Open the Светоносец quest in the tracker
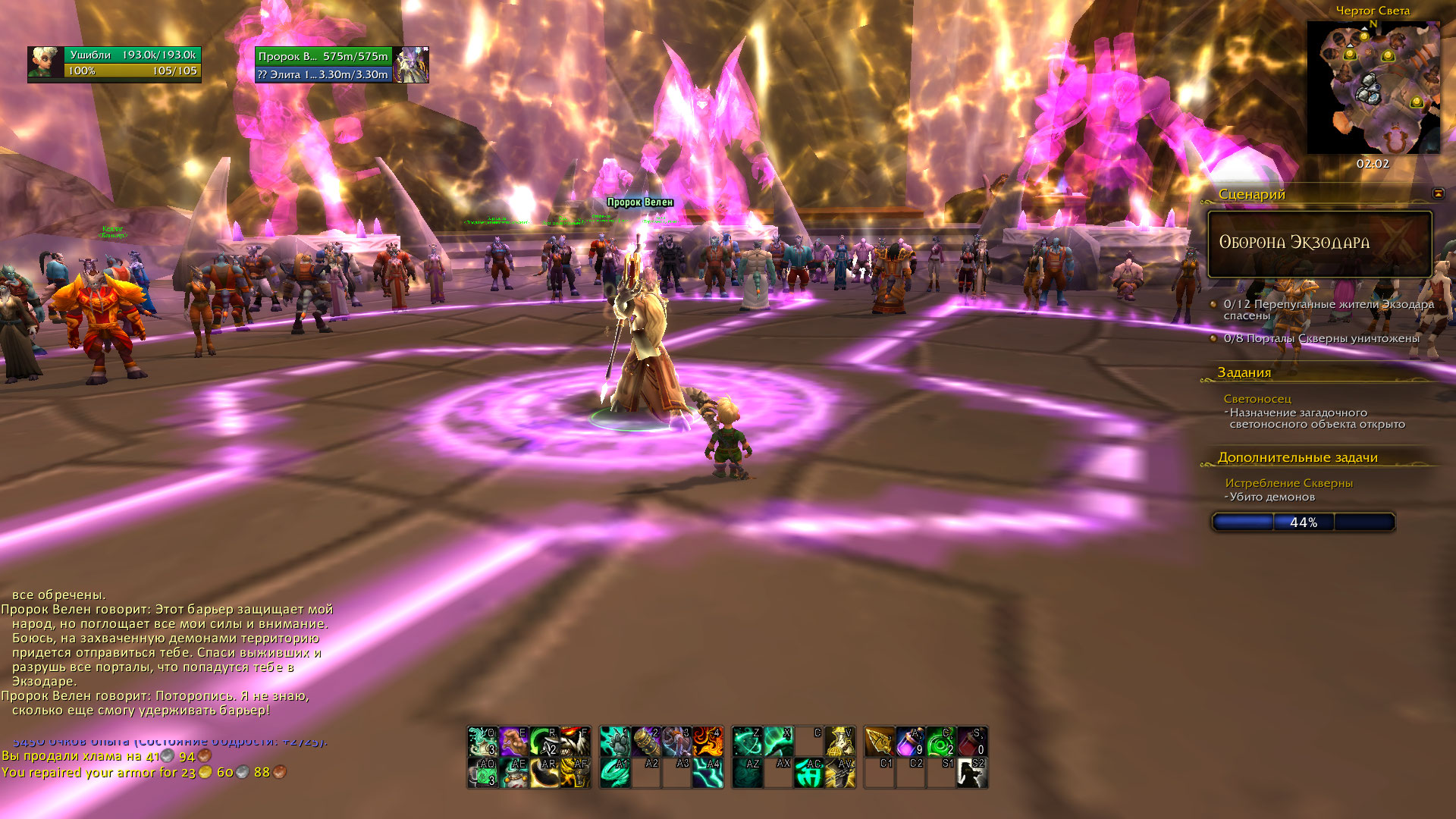The width and height of the screenshot is (1456, 819). click(x=1257, y=399)
